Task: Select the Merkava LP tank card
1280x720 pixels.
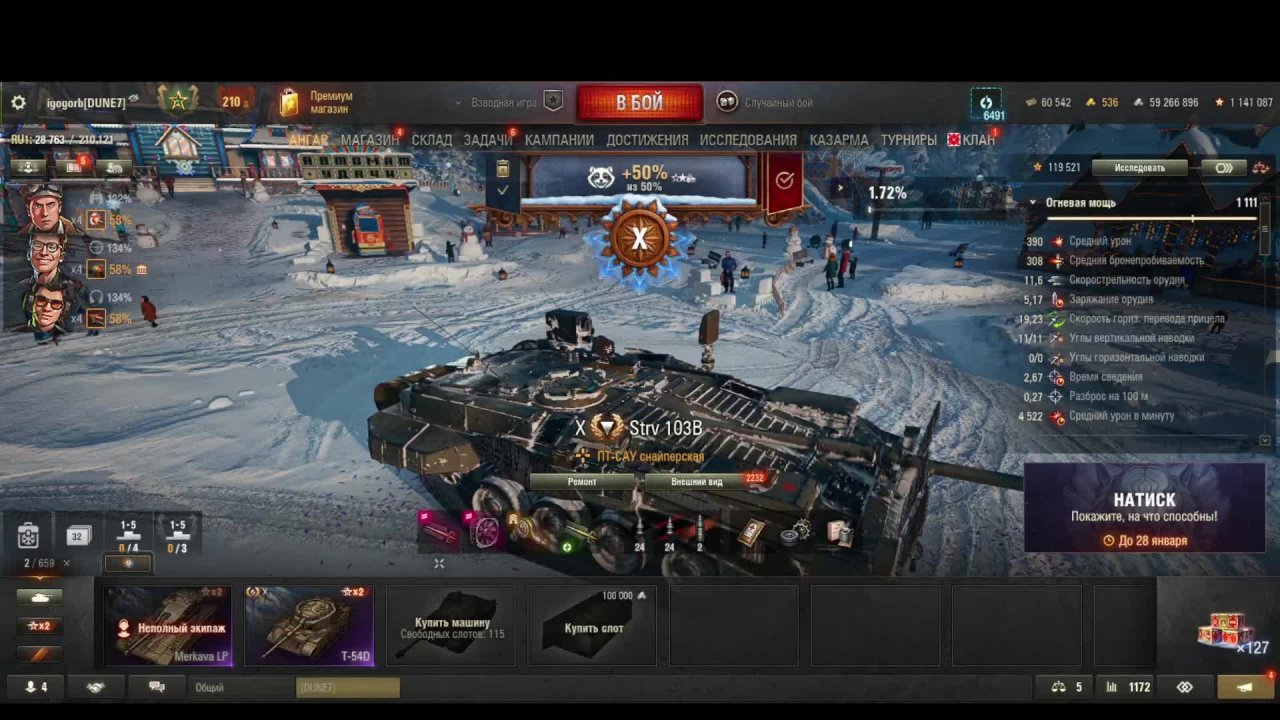Action: (168, 626)
